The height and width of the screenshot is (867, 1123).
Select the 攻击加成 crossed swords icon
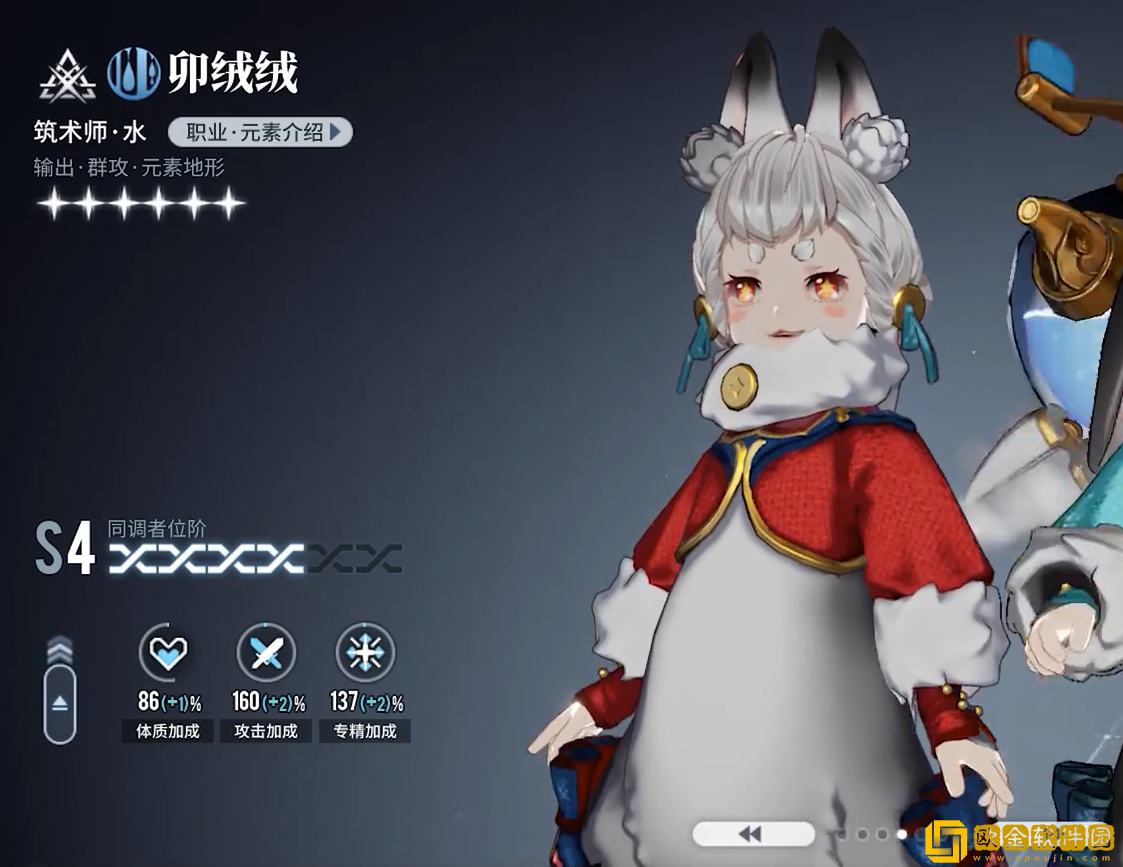point(266,653)
